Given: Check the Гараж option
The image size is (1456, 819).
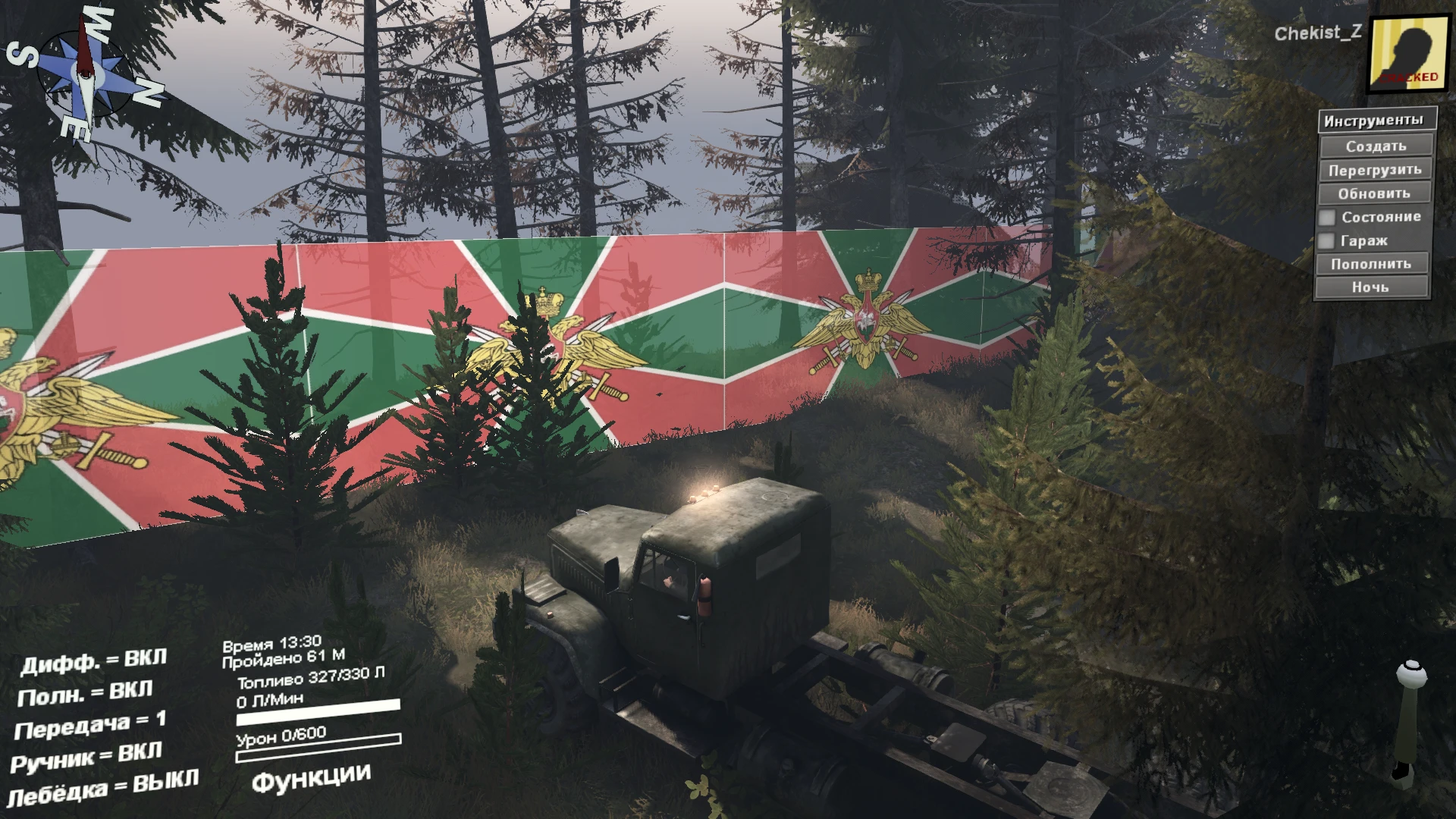Looking at the screenshot, I should (1329, 240).
